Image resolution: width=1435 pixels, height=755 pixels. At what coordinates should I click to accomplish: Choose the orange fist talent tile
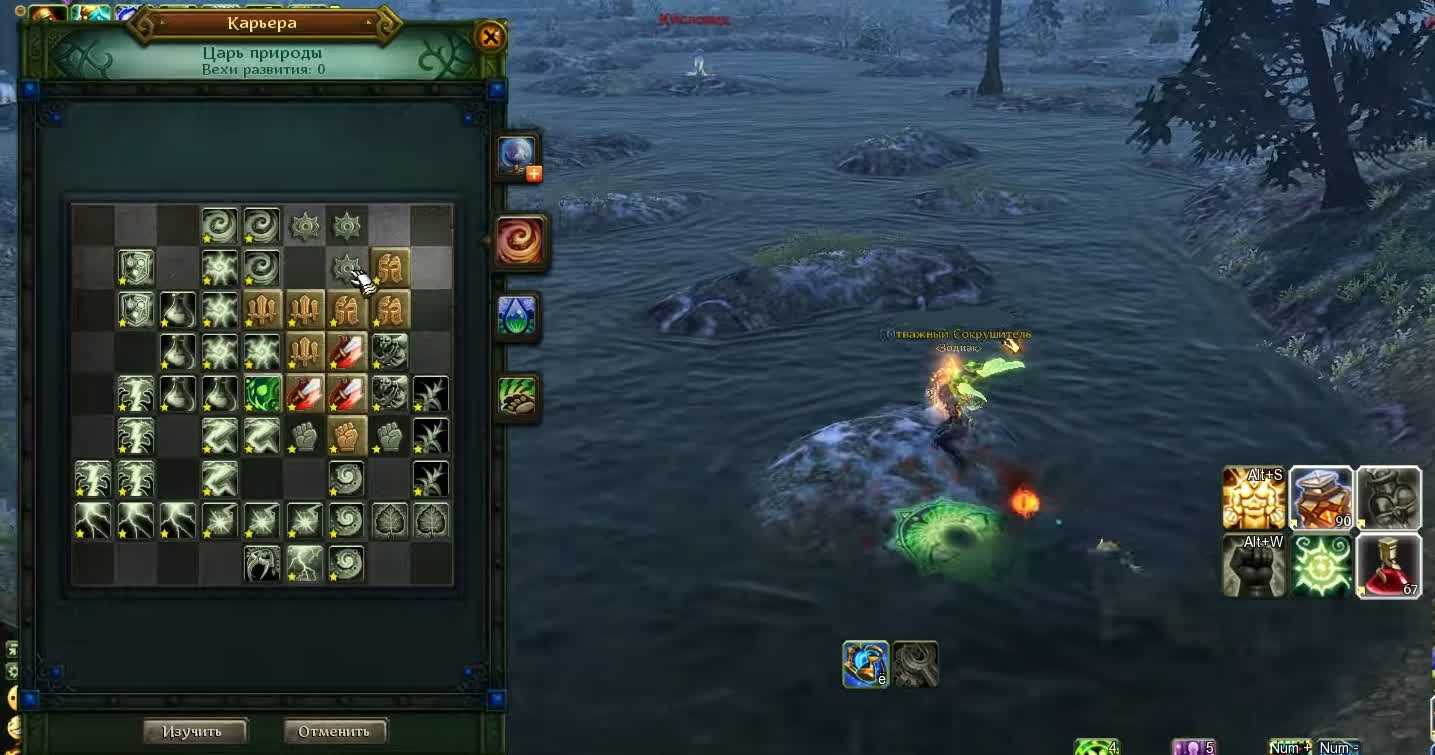coord(347,436)
